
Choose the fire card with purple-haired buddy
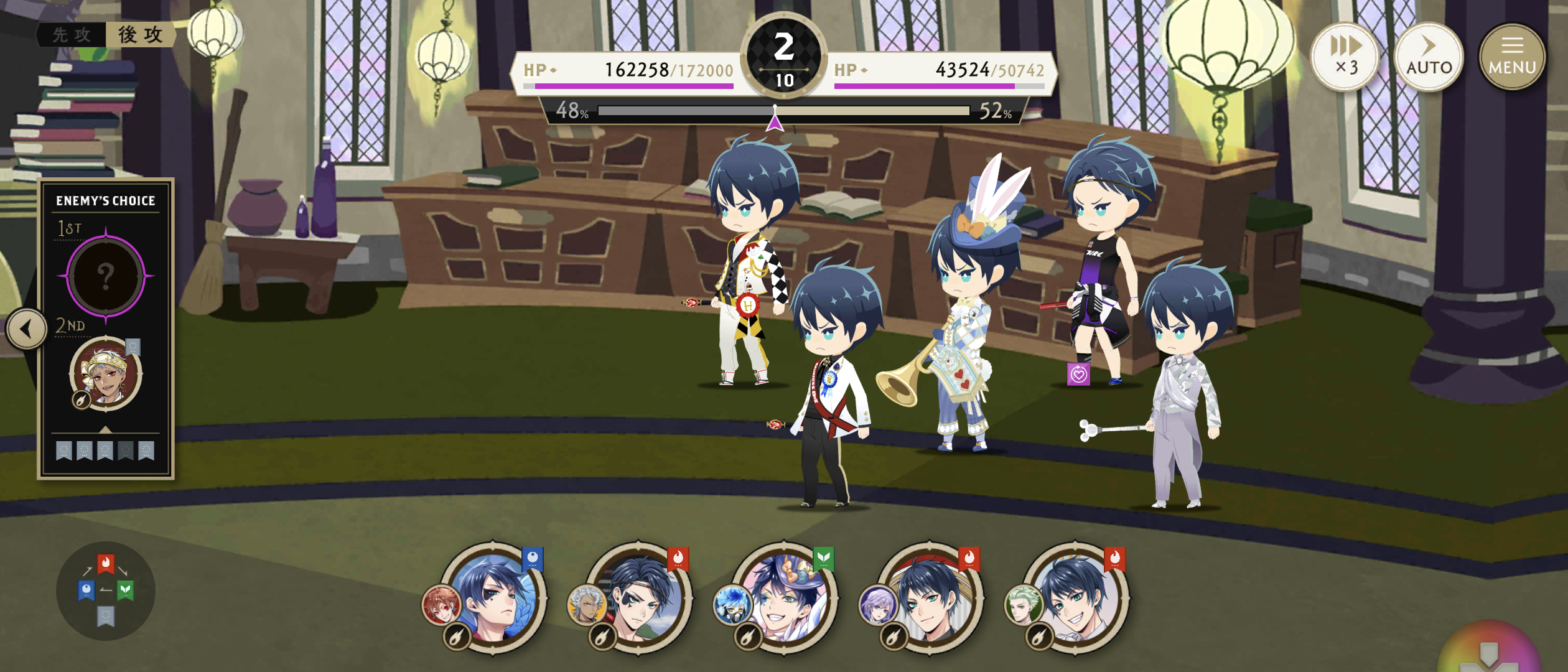(x=930, y=598)
